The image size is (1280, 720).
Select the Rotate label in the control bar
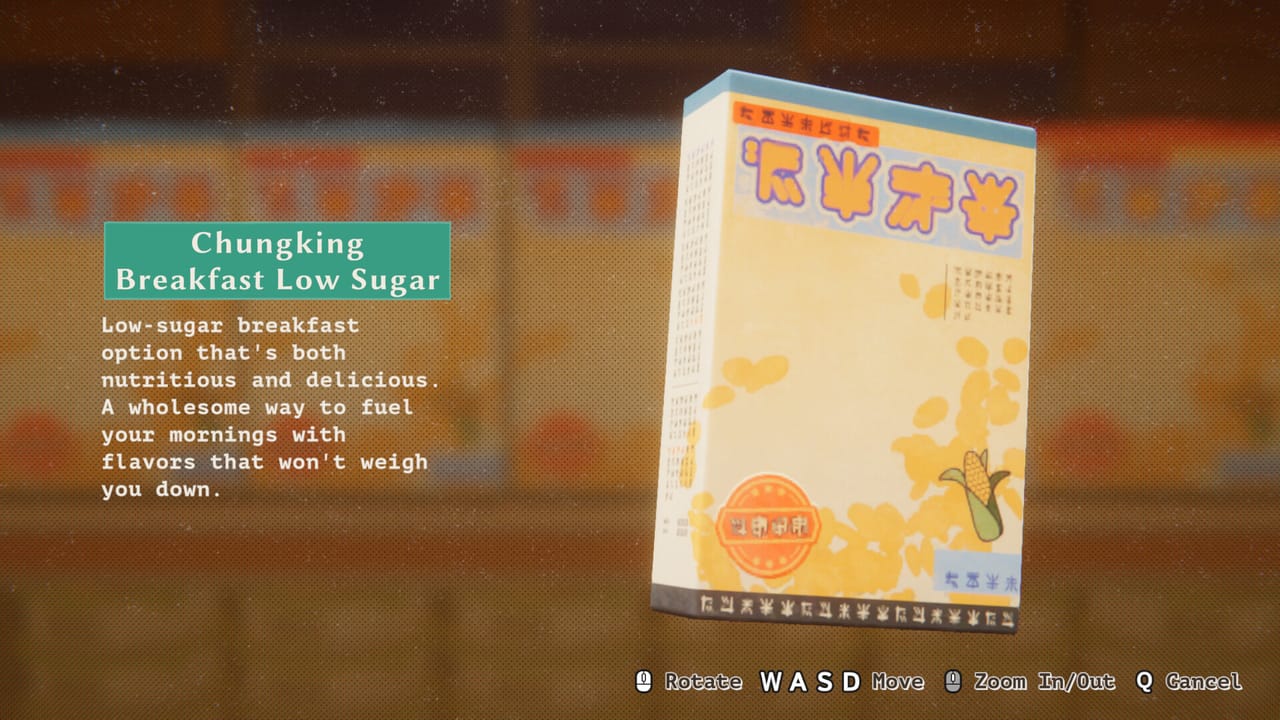pos(703,681)
